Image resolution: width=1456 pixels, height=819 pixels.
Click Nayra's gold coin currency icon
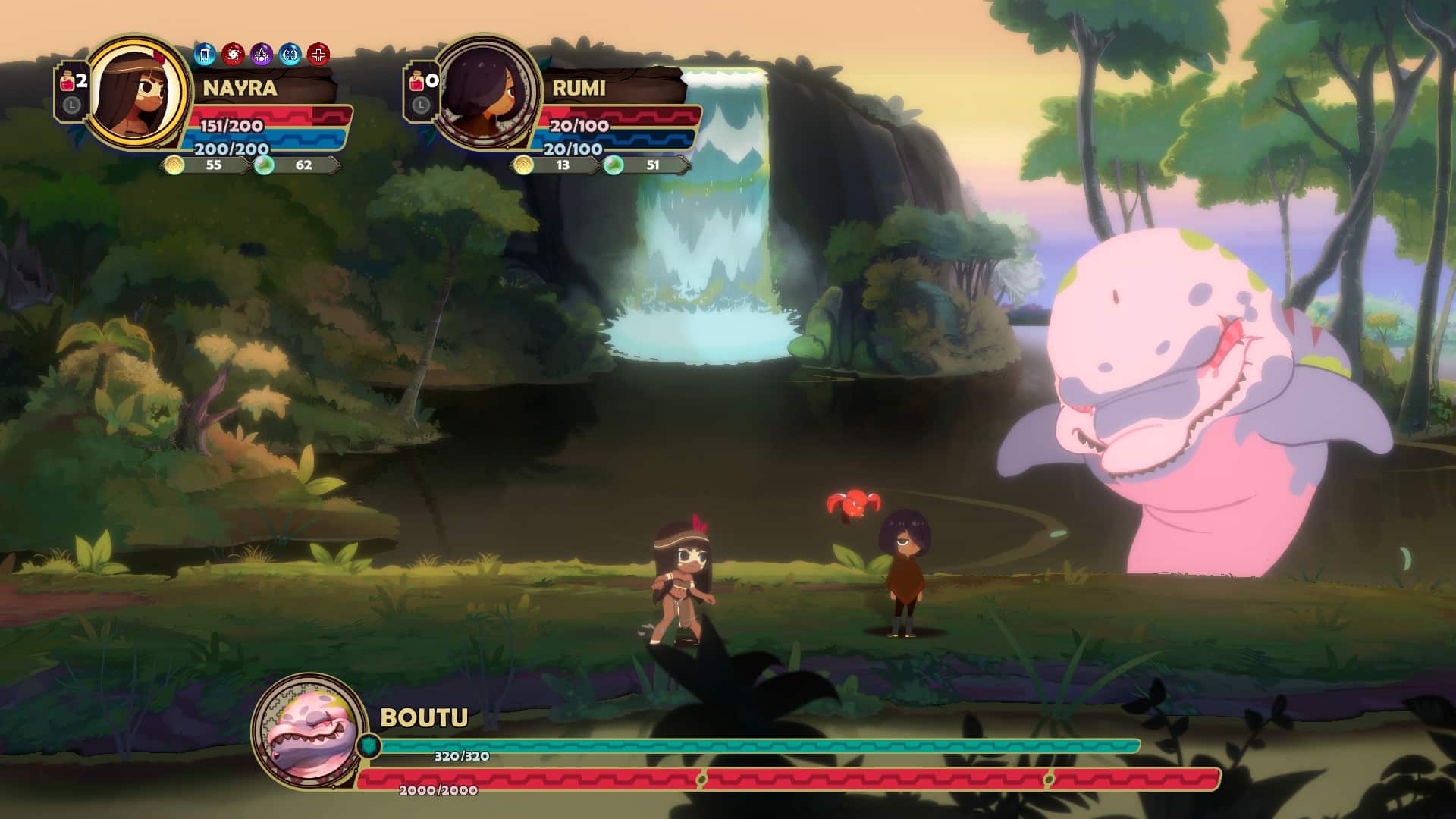coord(174,165)
